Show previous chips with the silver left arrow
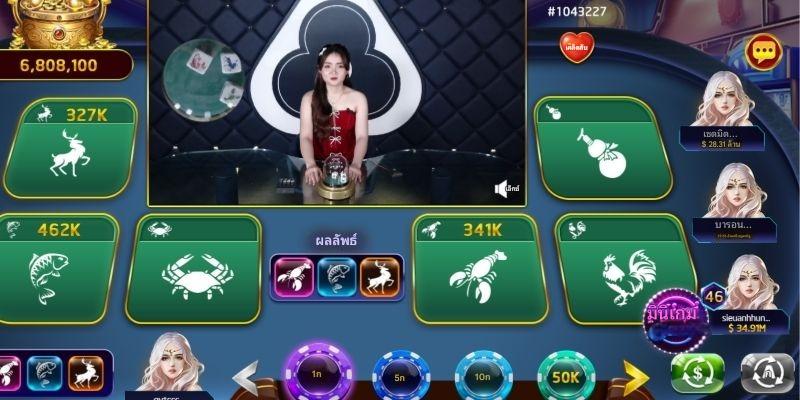This screenshot has height=400, width=800. [246, 376]
